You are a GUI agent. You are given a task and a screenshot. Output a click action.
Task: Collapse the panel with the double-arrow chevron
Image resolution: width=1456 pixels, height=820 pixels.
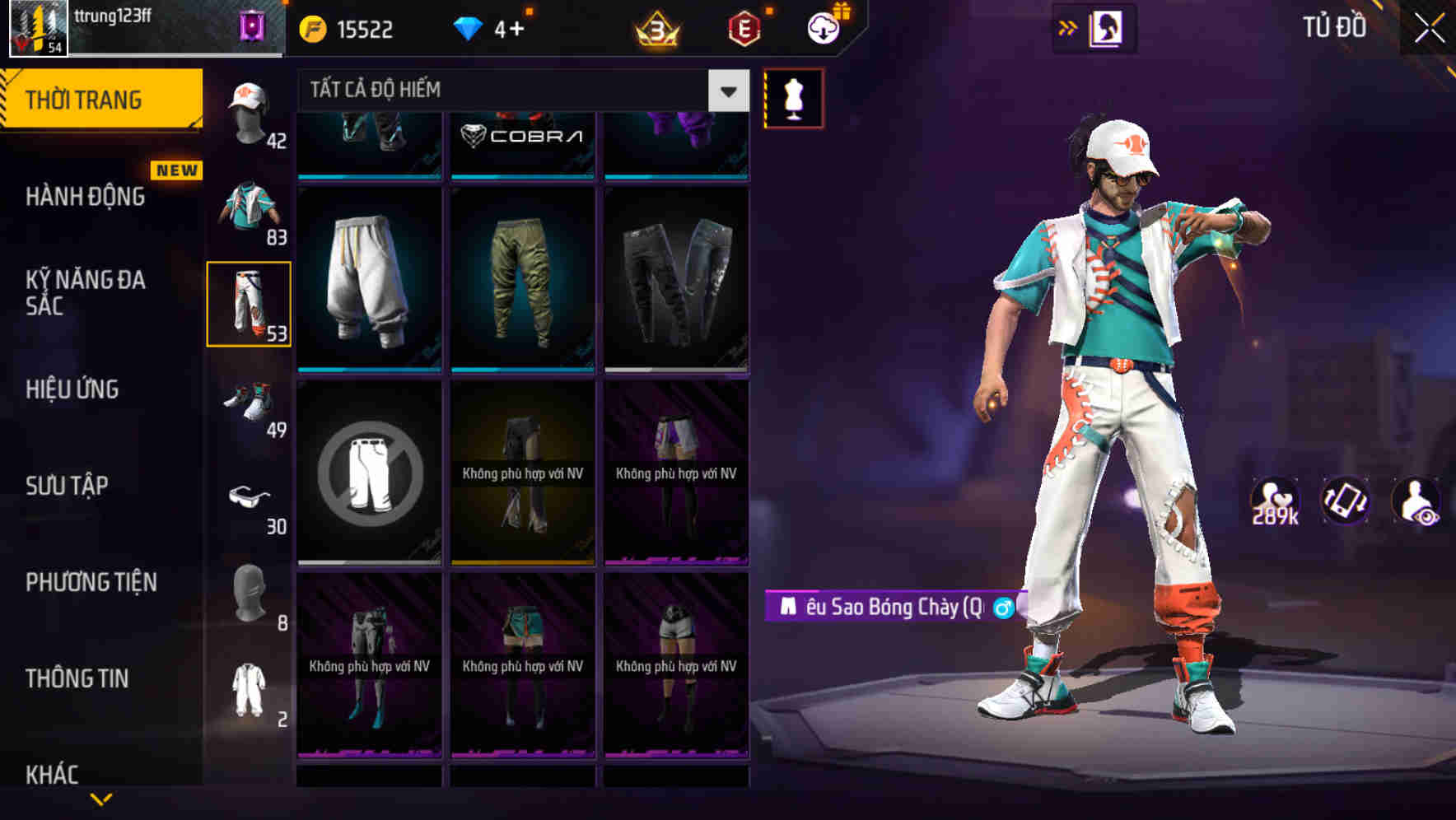[1068, 27]
